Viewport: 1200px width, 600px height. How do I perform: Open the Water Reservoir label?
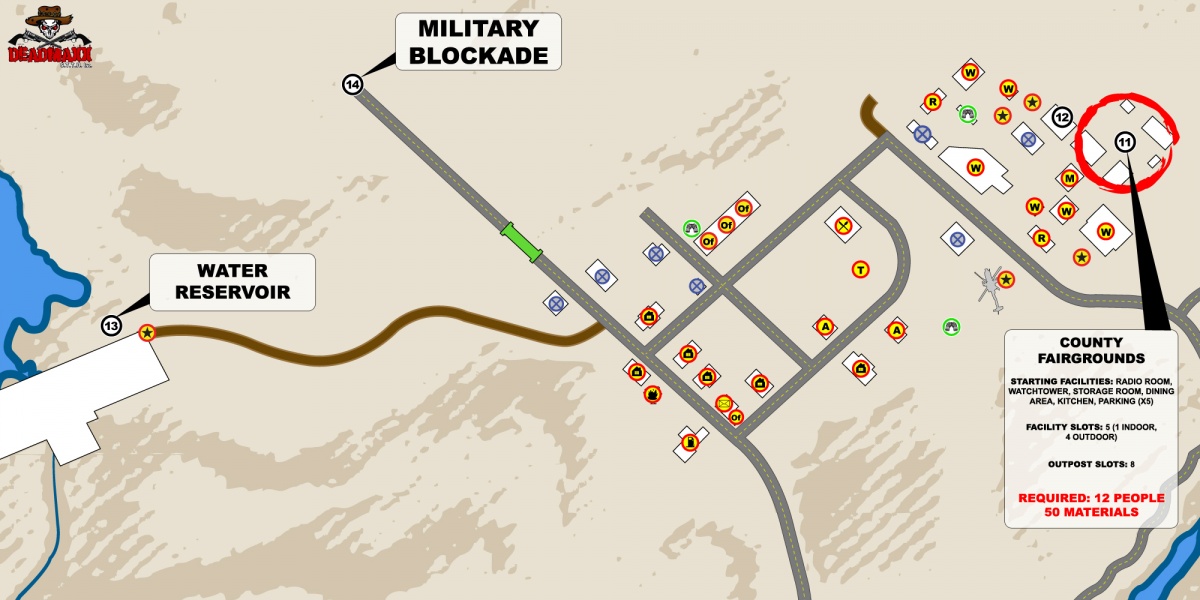tap(232, 282)
